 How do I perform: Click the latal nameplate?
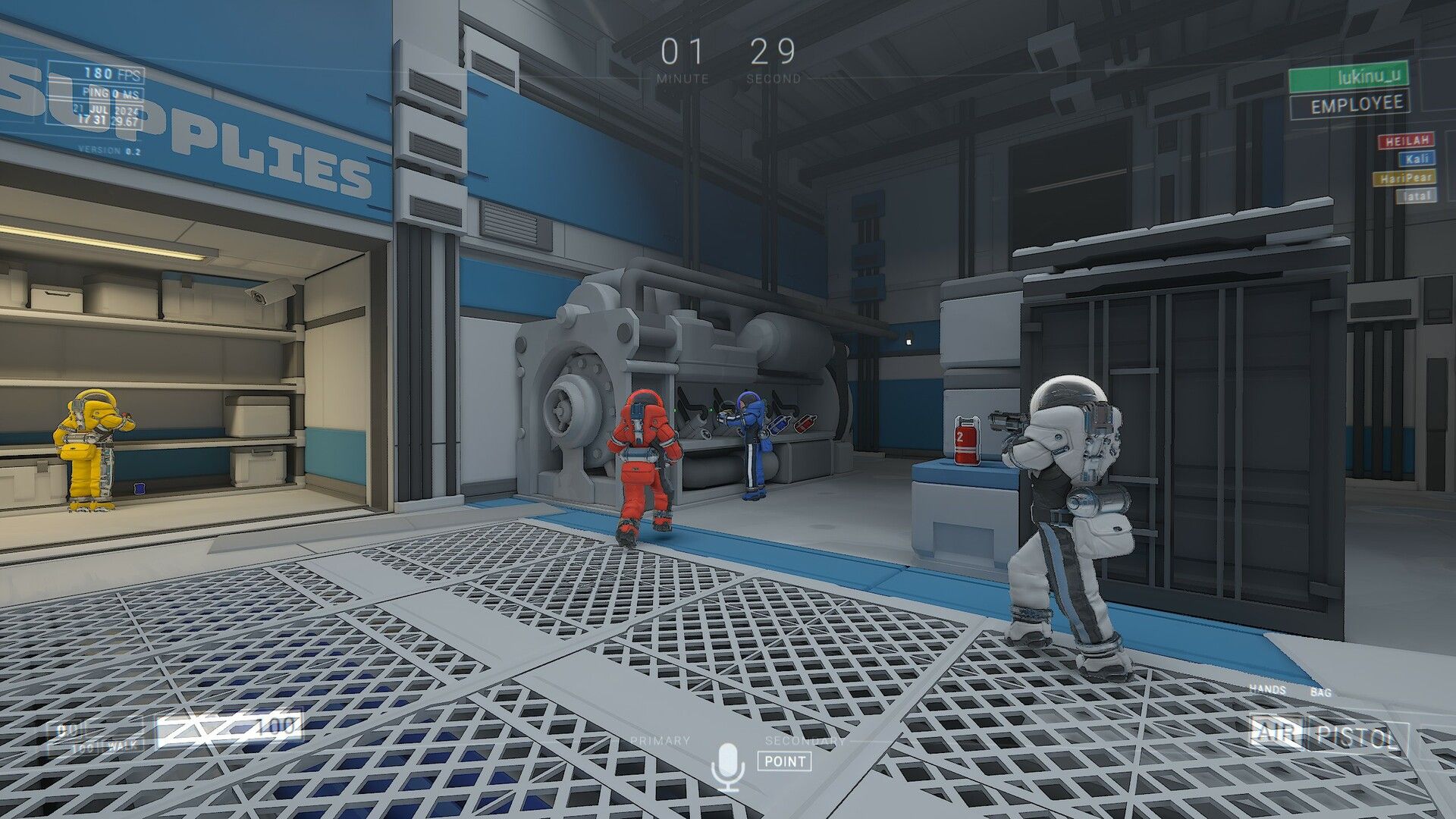1413,195
